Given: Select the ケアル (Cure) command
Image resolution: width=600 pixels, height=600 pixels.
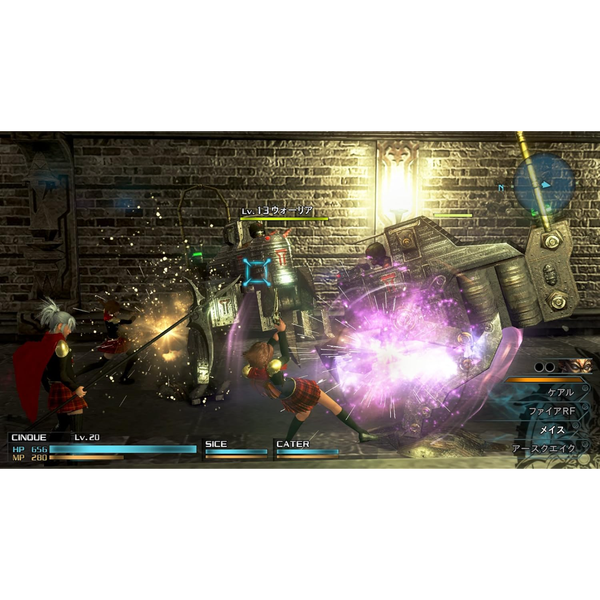Looking at the screenshot, I should tap(560, 393).
